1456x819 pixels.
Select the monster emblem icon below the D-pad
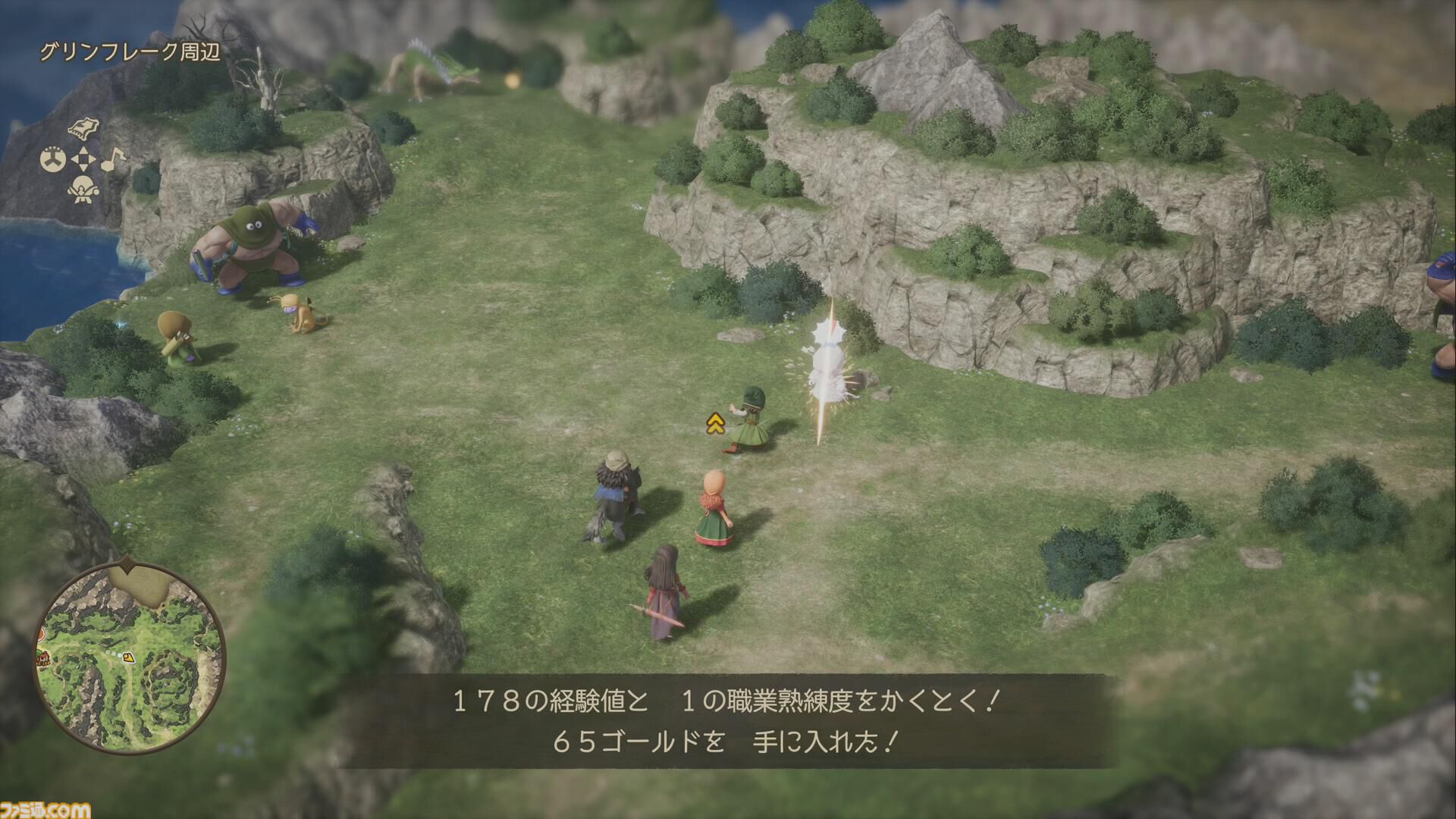83,190
